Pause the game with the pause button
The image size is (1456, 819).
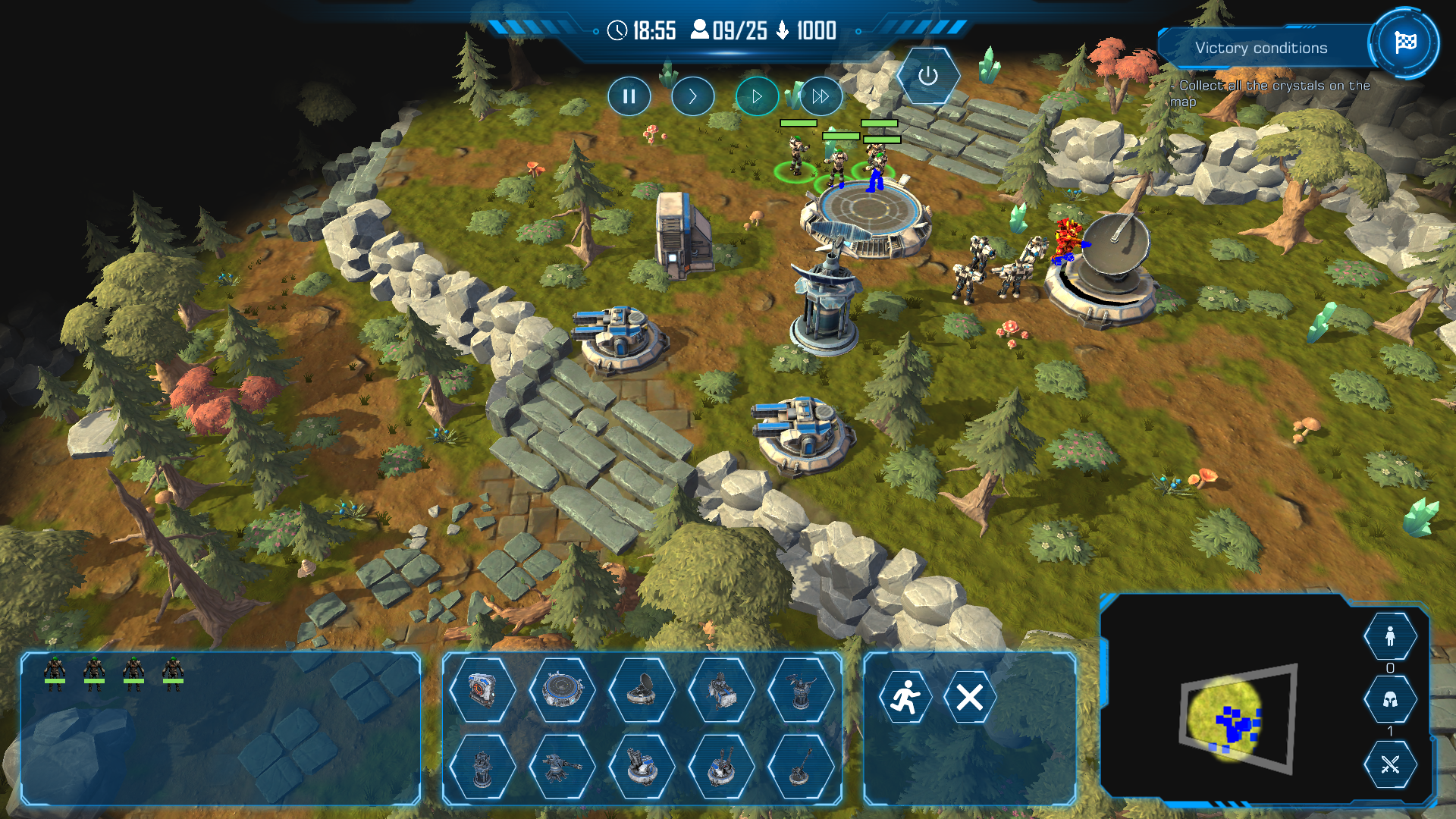click(x=629, y=96)
